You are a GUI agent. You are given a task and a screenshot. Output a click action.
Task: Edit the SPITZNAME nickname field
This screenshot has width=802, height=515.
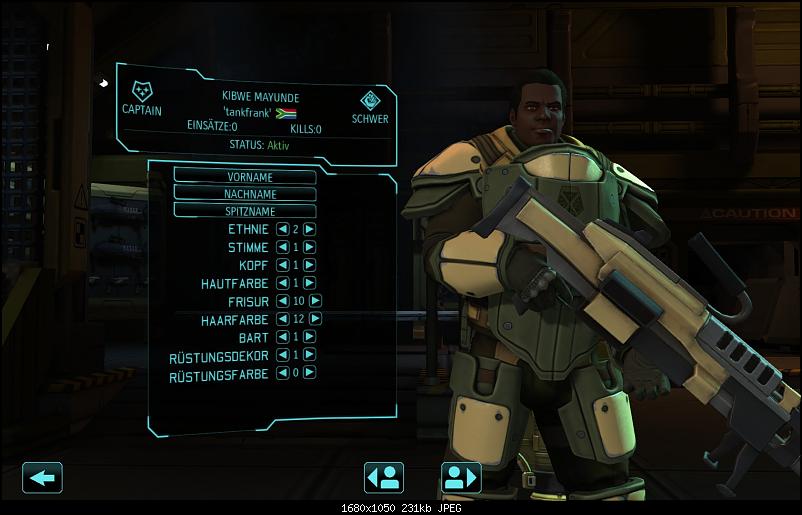coord(245,211)
